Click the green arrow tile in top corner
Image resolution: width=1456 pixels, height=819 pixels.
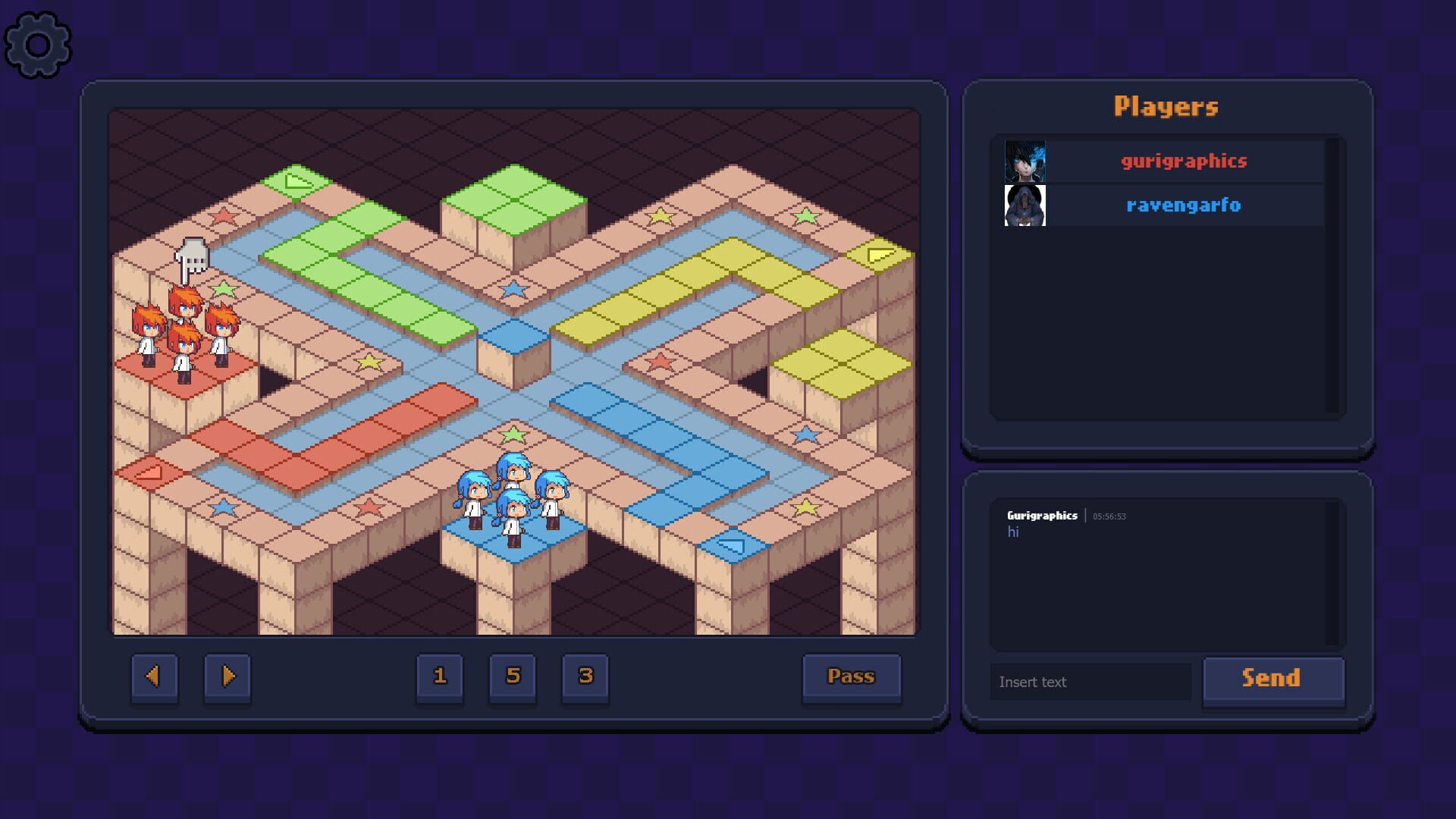tap(297, 182)
